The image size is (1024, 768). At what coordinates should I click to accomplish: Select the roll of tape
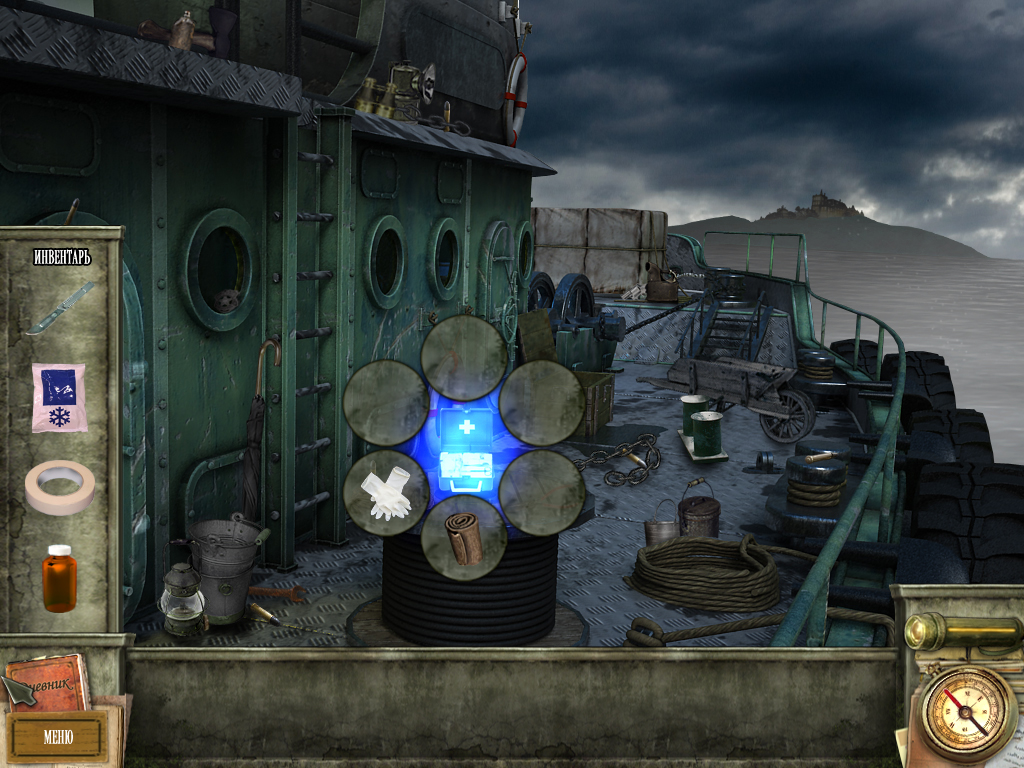pos(60,486)
